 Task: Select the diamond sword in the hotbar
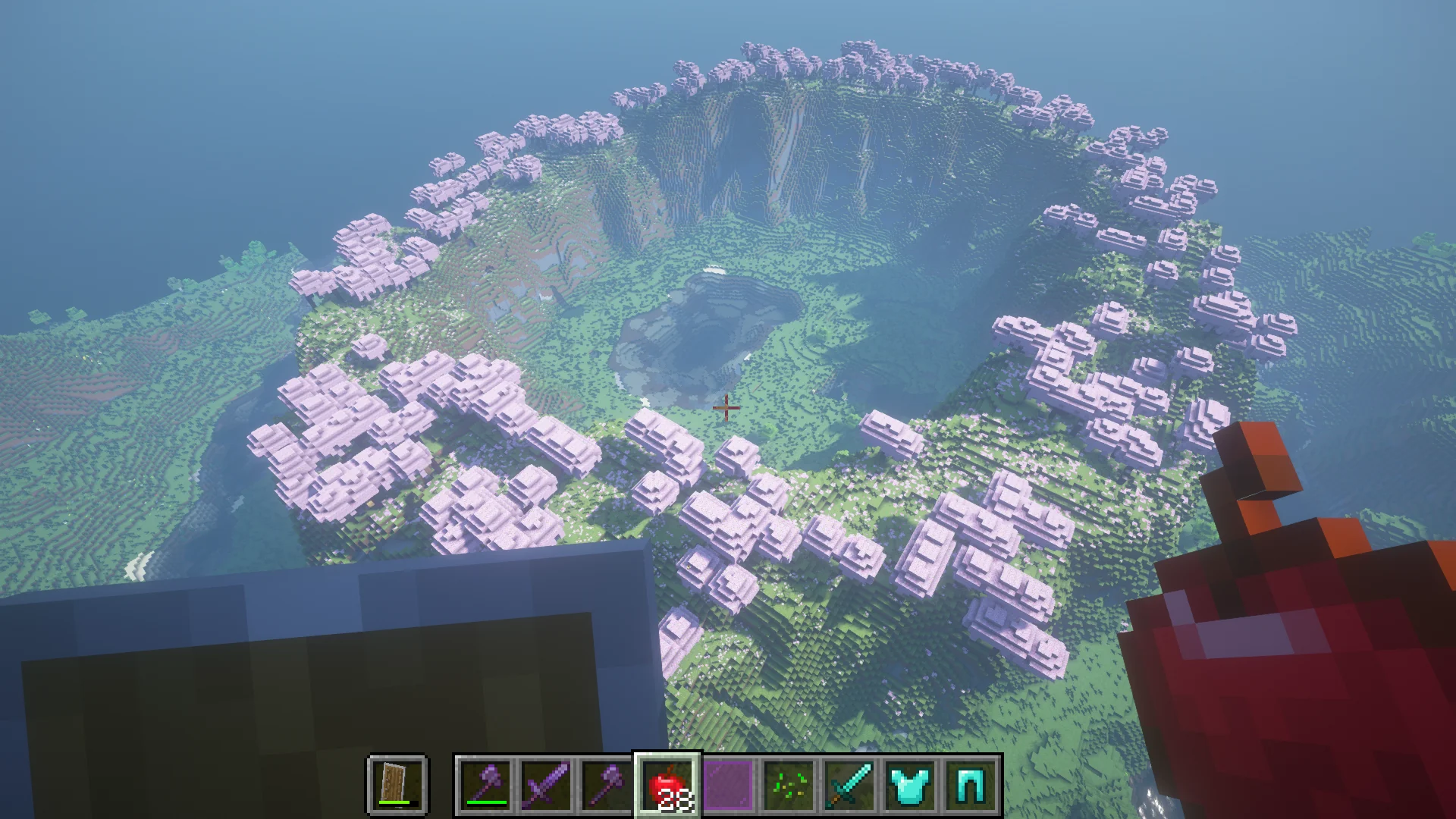pos(849,785)
